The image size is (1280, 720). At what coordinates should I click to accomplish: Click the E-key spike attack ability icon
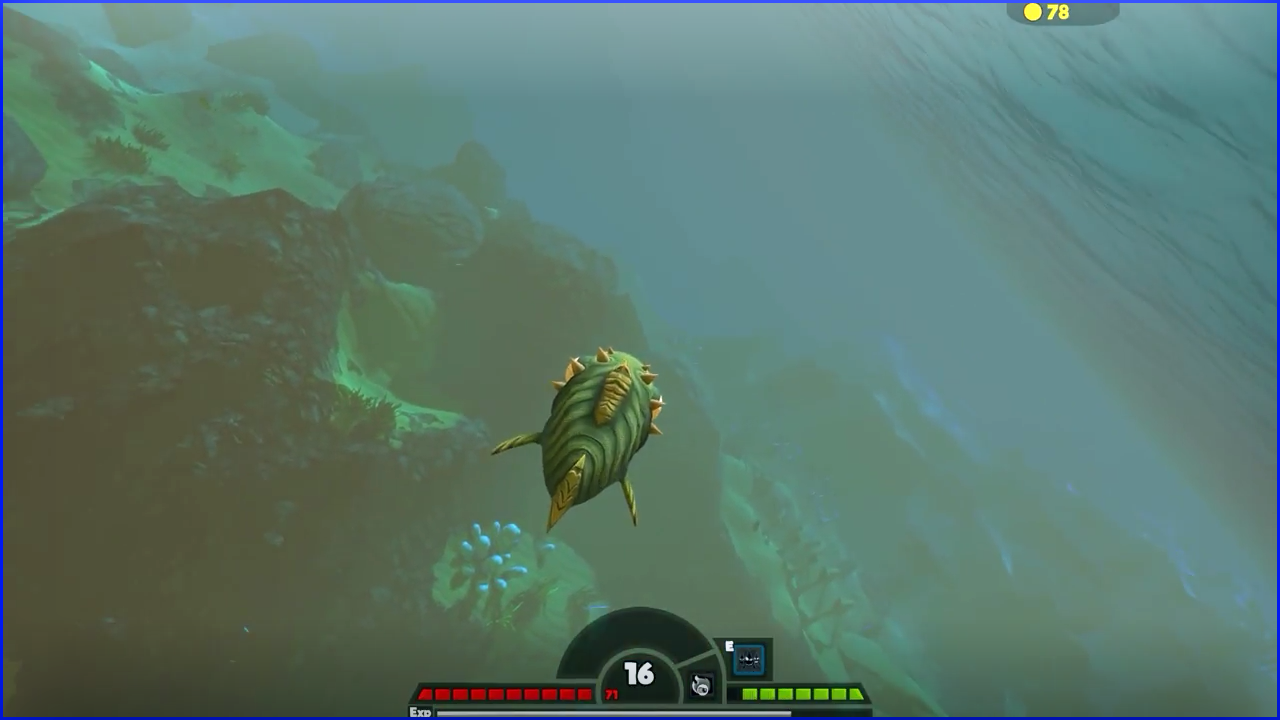point(748,660)
